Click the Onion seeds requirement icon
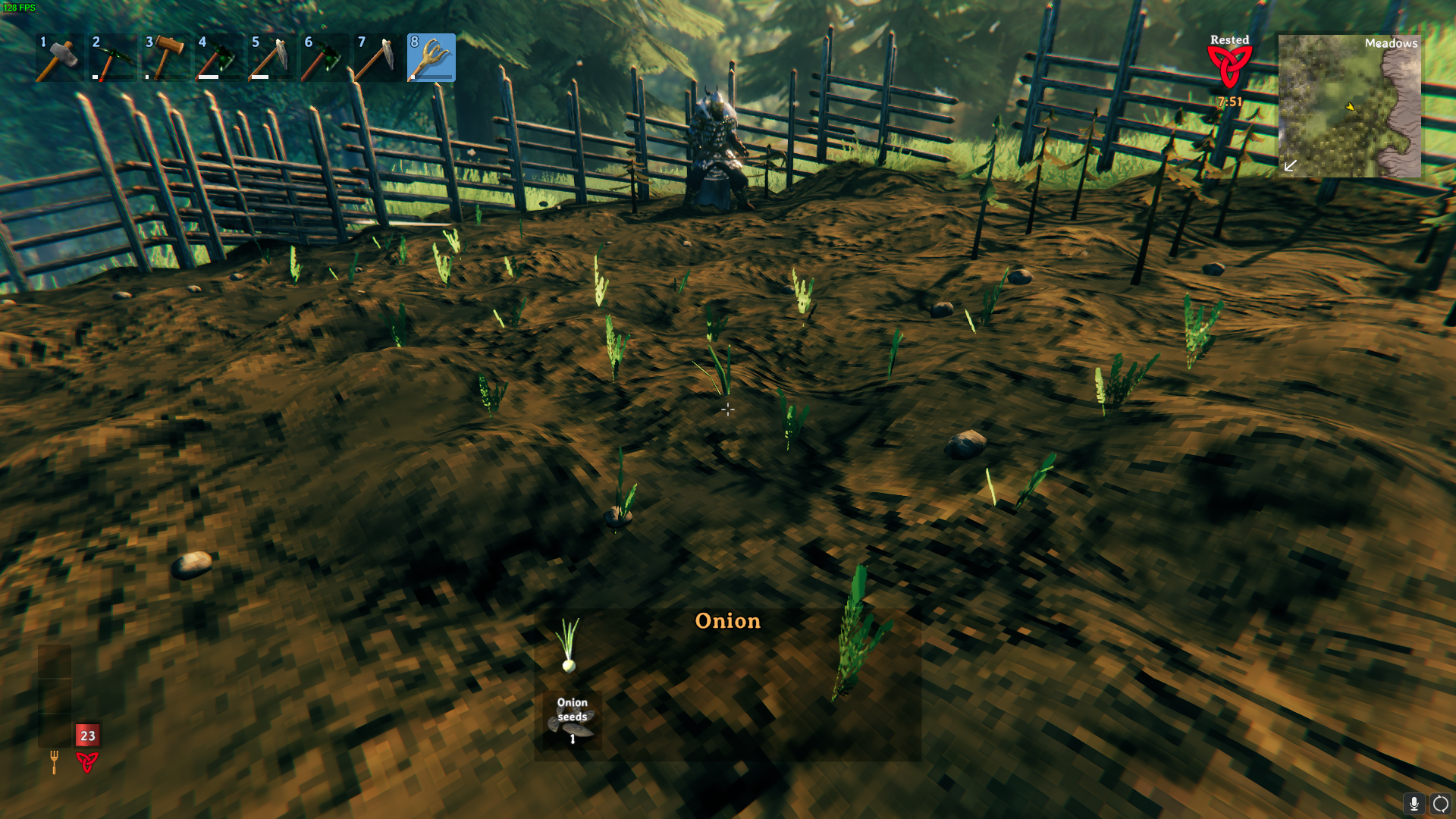 pyautogui.click(x=572, y=720)
